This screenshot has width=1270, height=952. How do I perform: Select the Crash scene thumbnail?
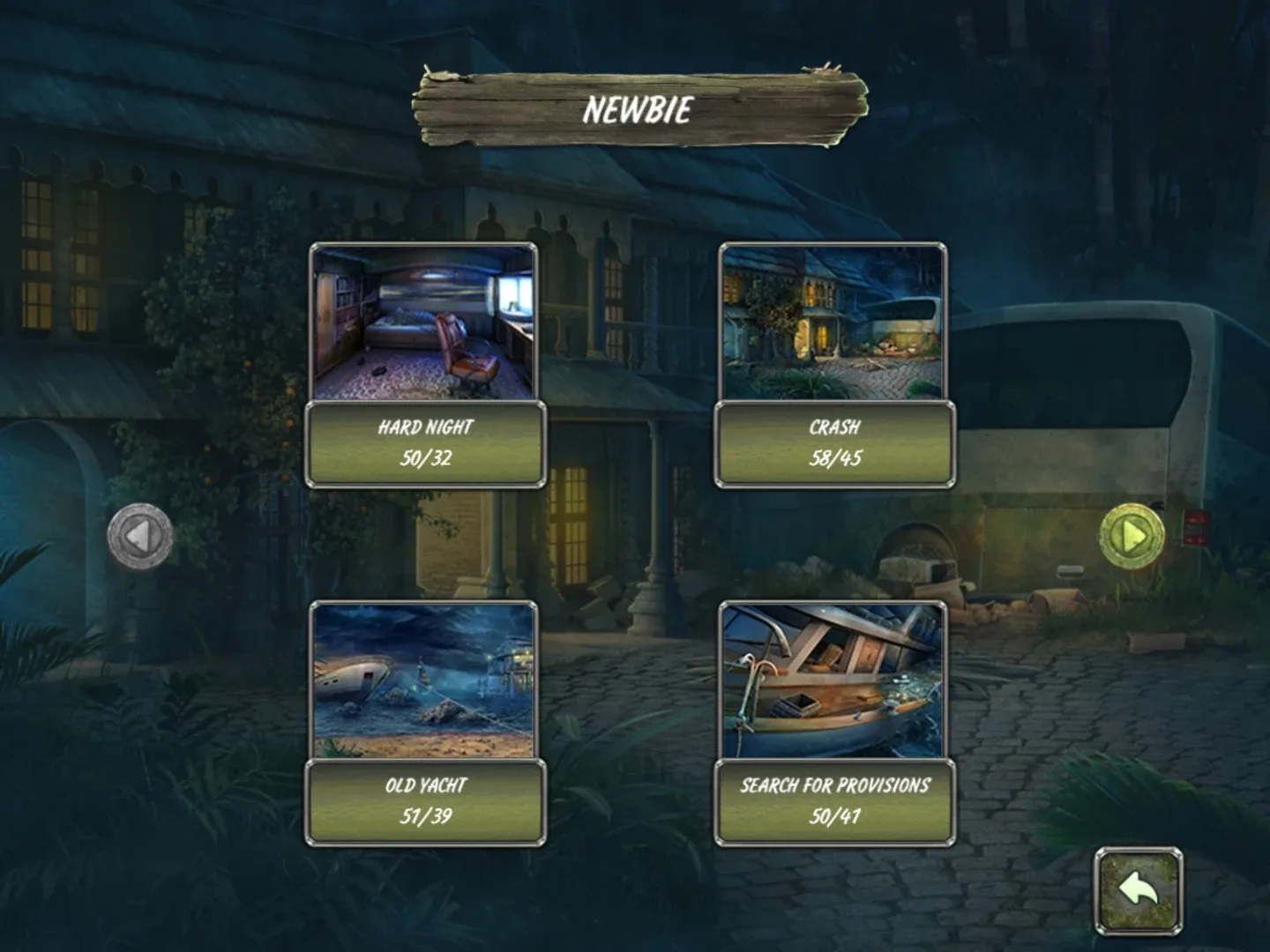[x=834, y=324]
